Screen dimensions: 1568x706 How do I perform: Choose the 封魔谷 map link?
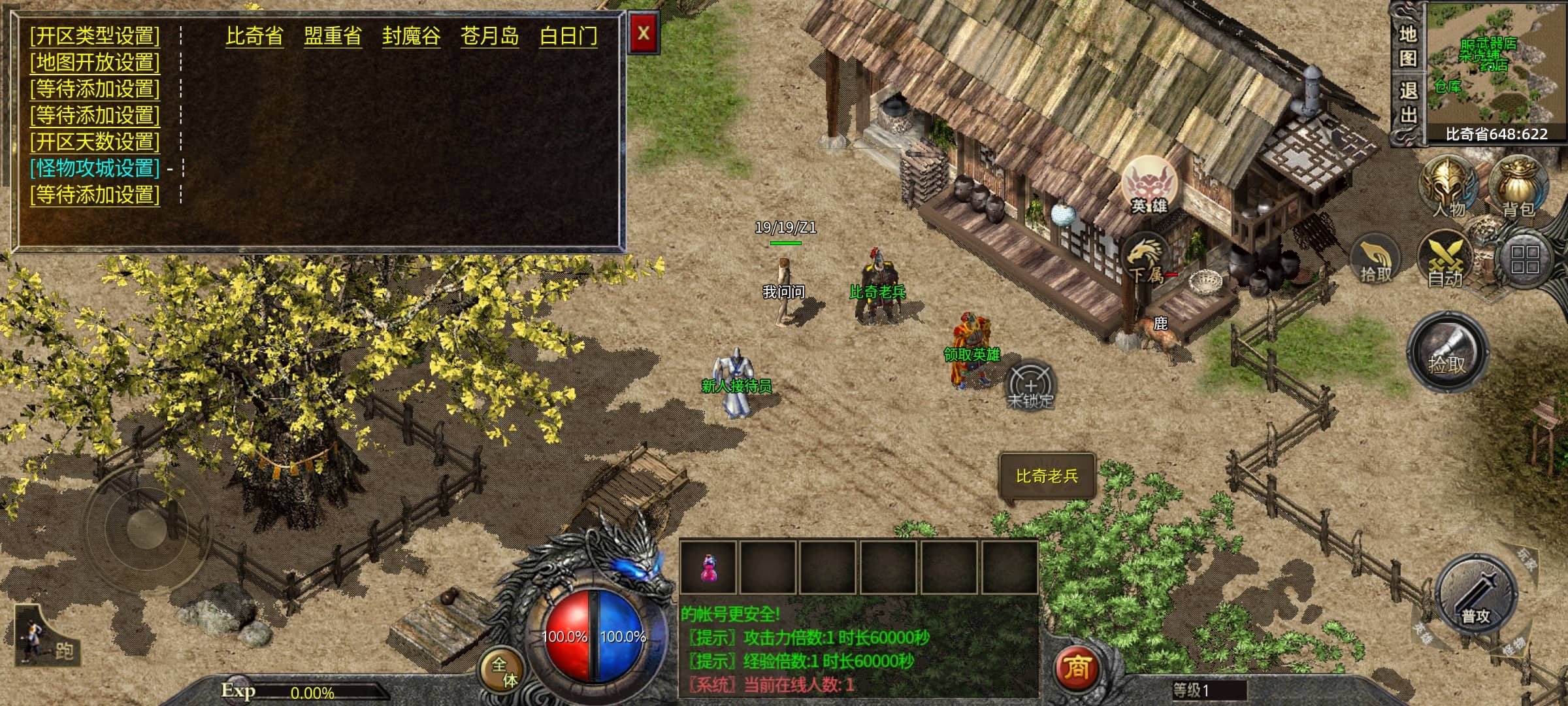coord(411,36)
